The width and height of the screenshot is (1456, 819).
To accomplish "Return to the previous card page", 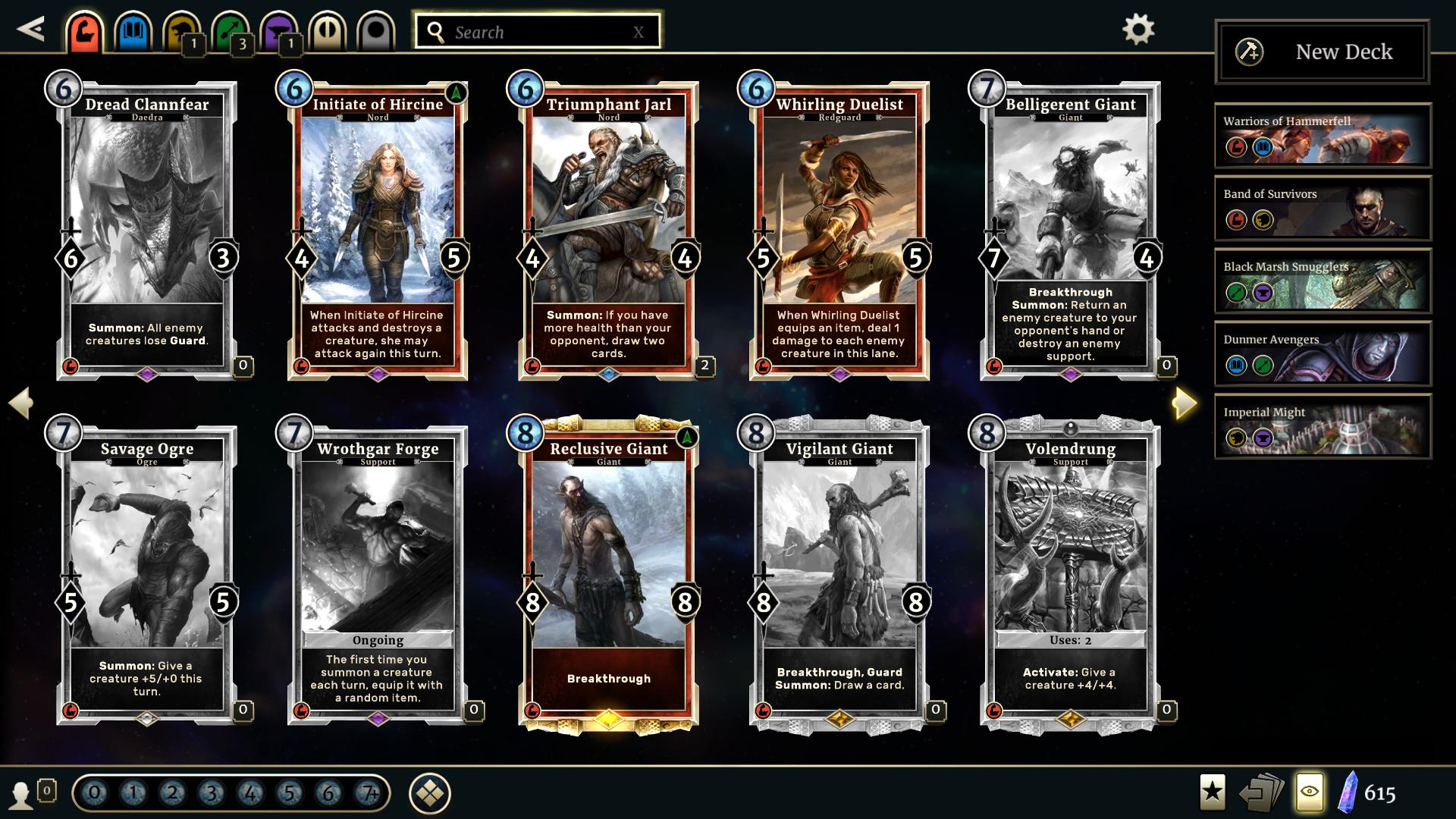I will pos(21,403).
